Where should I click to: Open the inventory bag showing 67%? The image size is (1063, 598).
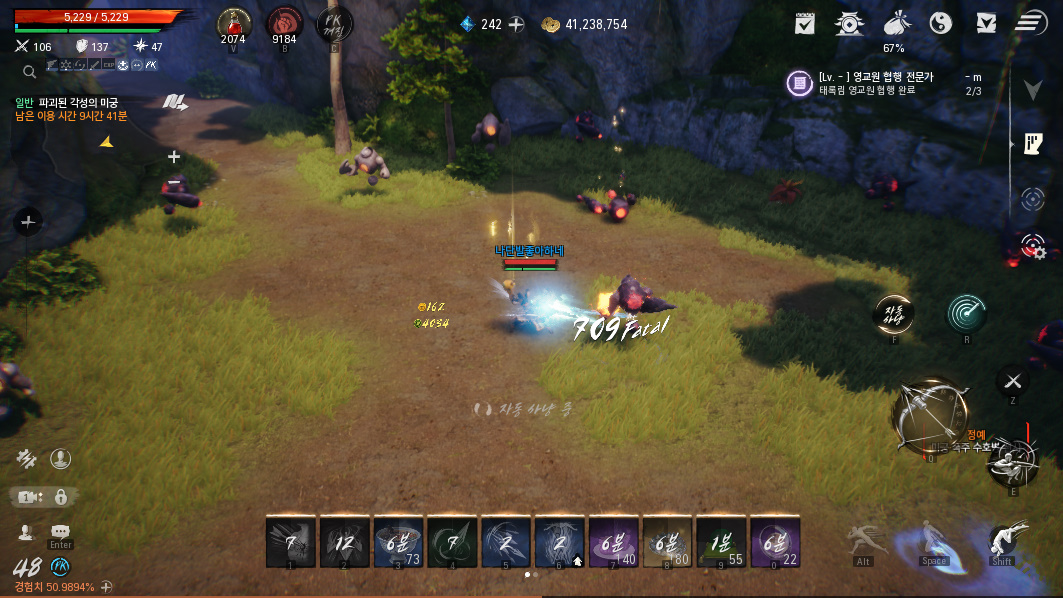(894, 24)
